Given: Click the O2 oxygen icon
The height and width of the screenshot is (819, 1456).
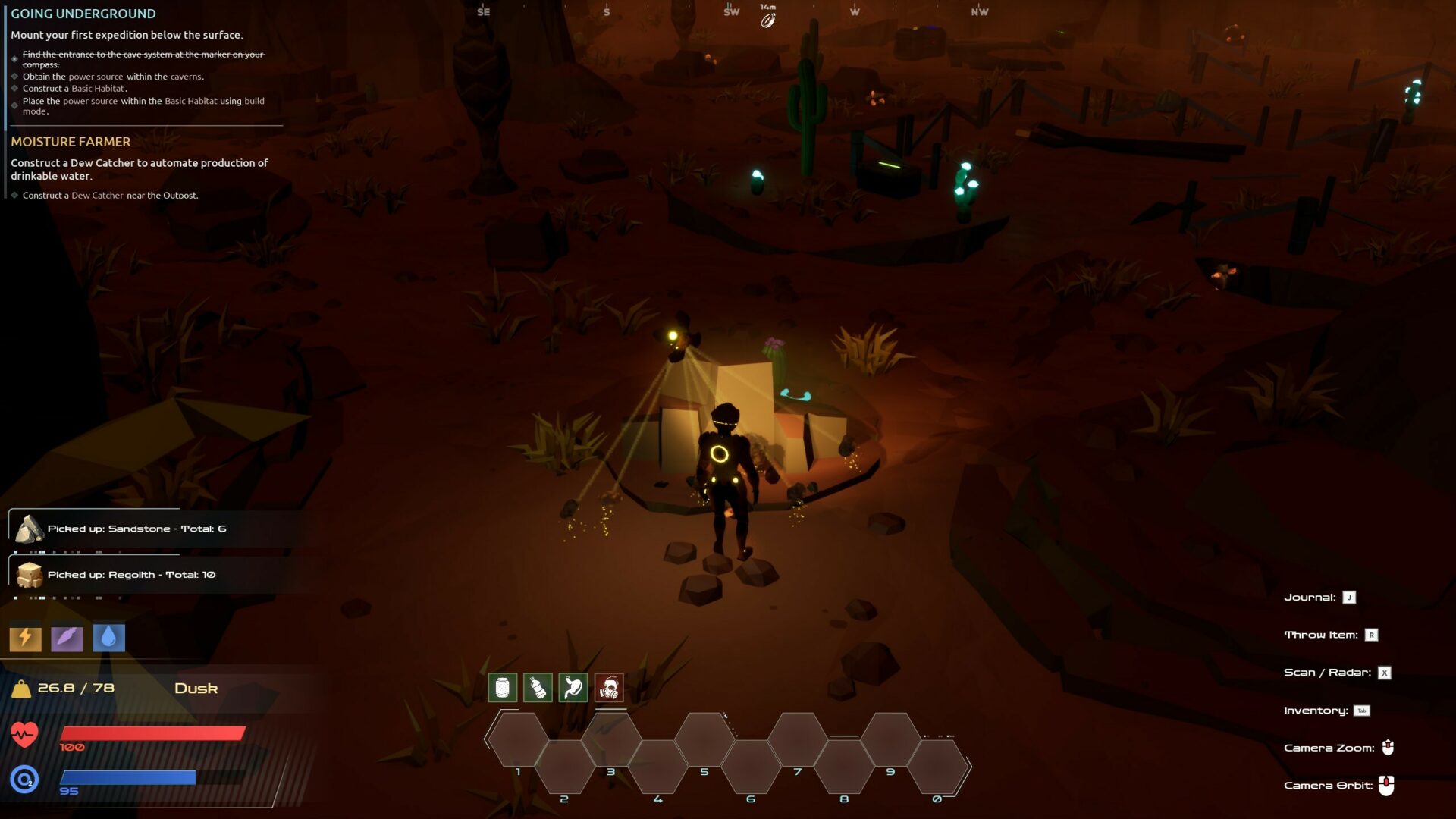Looking at the screenshot, I should coord(24,779).
